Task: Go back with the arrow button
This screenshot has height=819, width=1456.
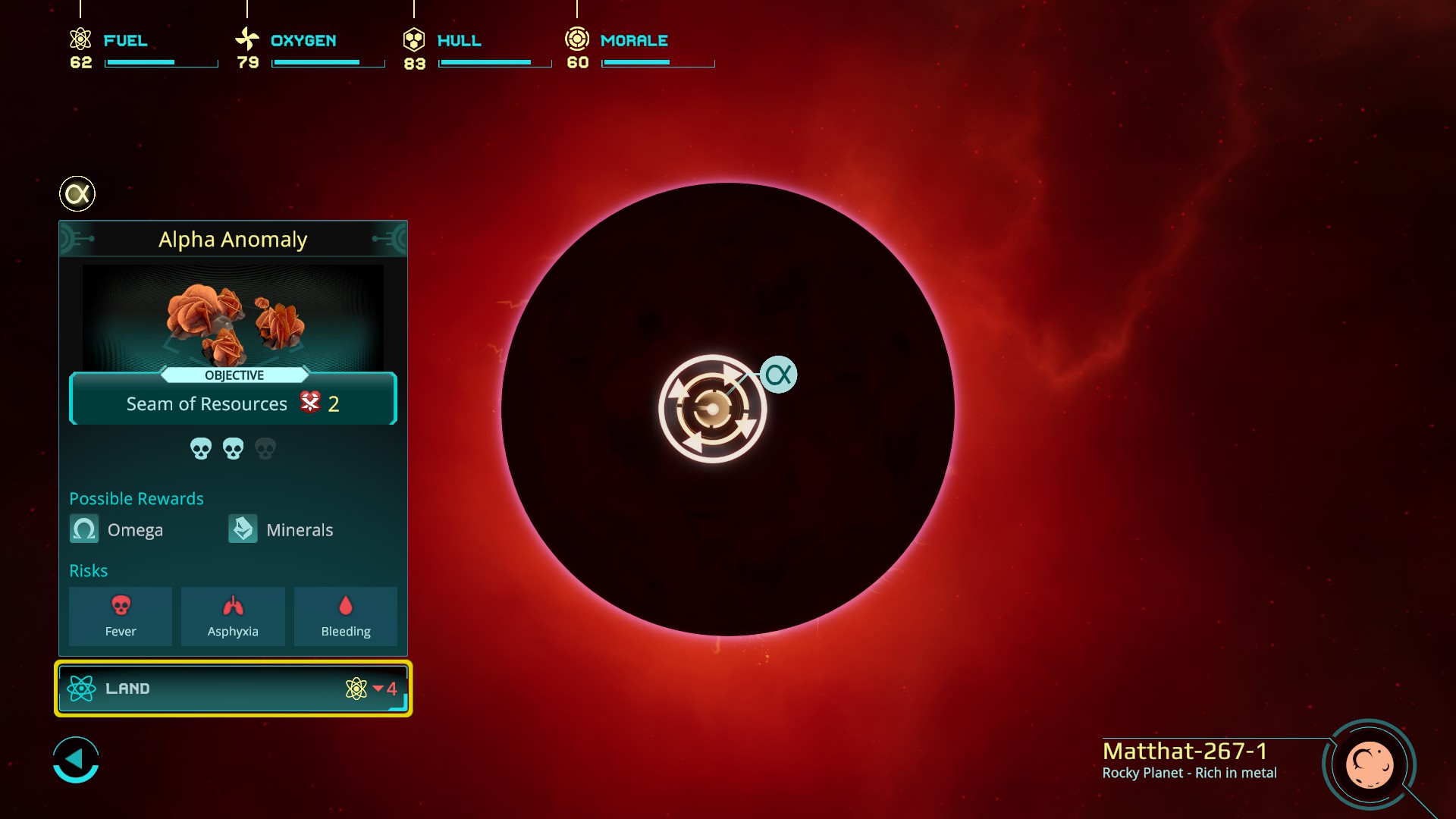Action: (76, 759)
